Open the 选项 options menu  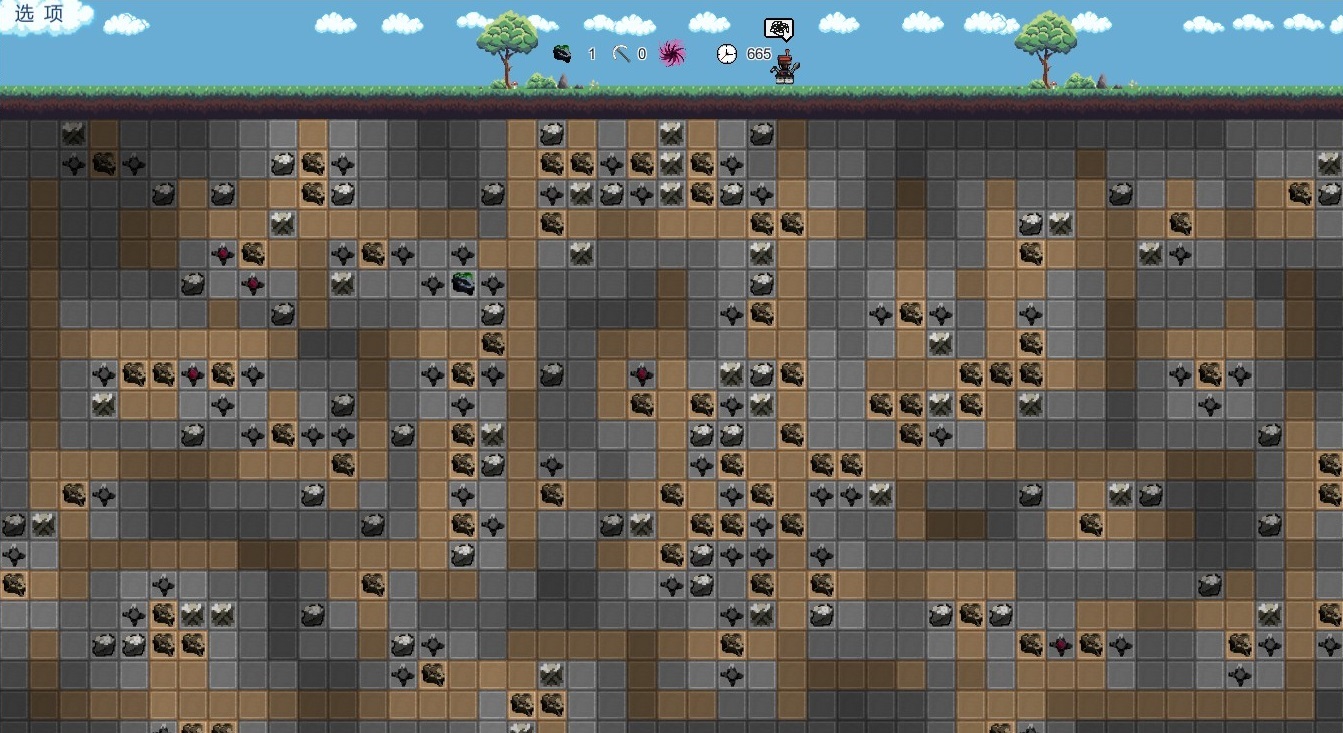click(x=40, y=14)
